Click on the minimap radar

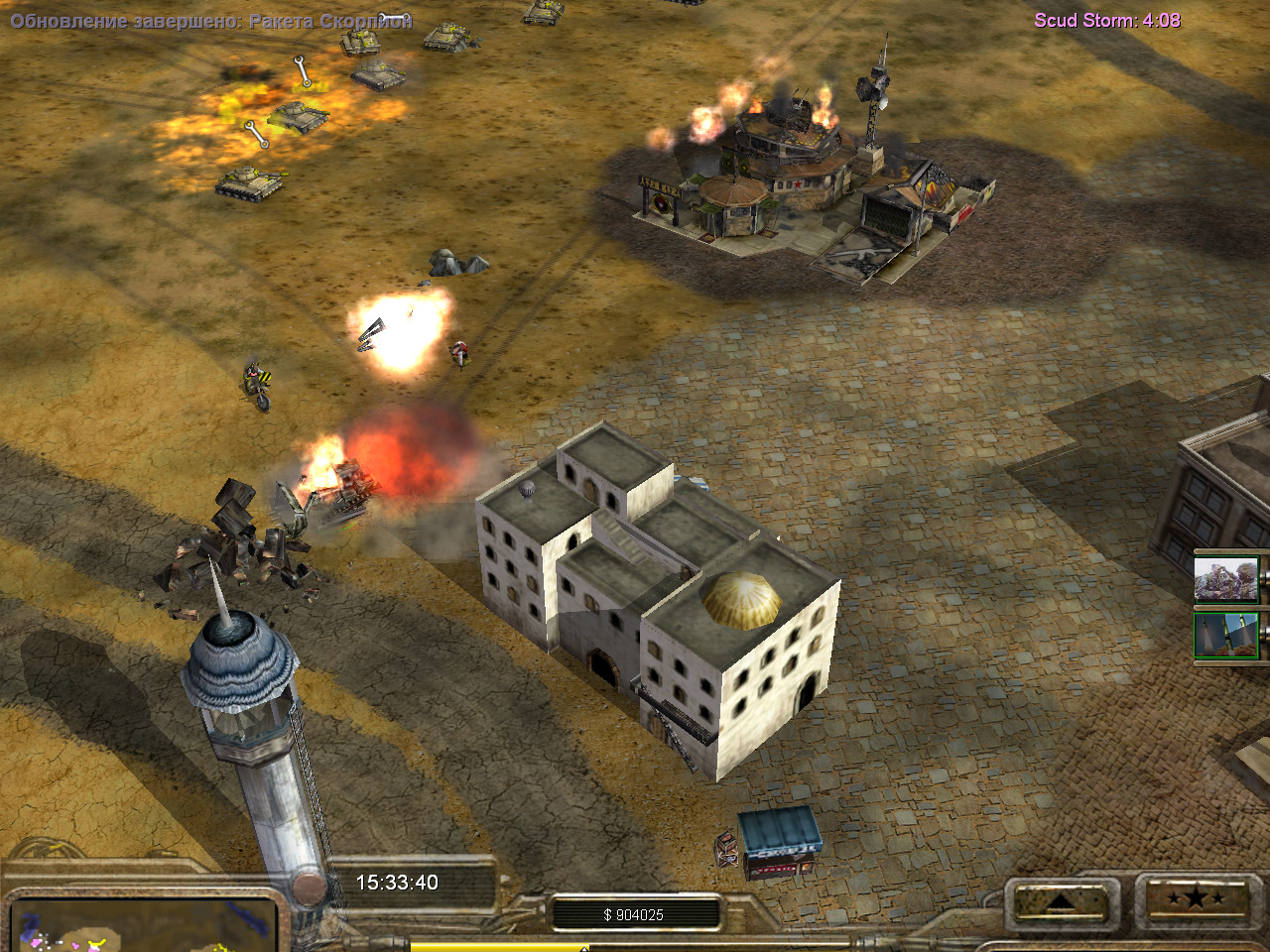[x=144, y=927]
